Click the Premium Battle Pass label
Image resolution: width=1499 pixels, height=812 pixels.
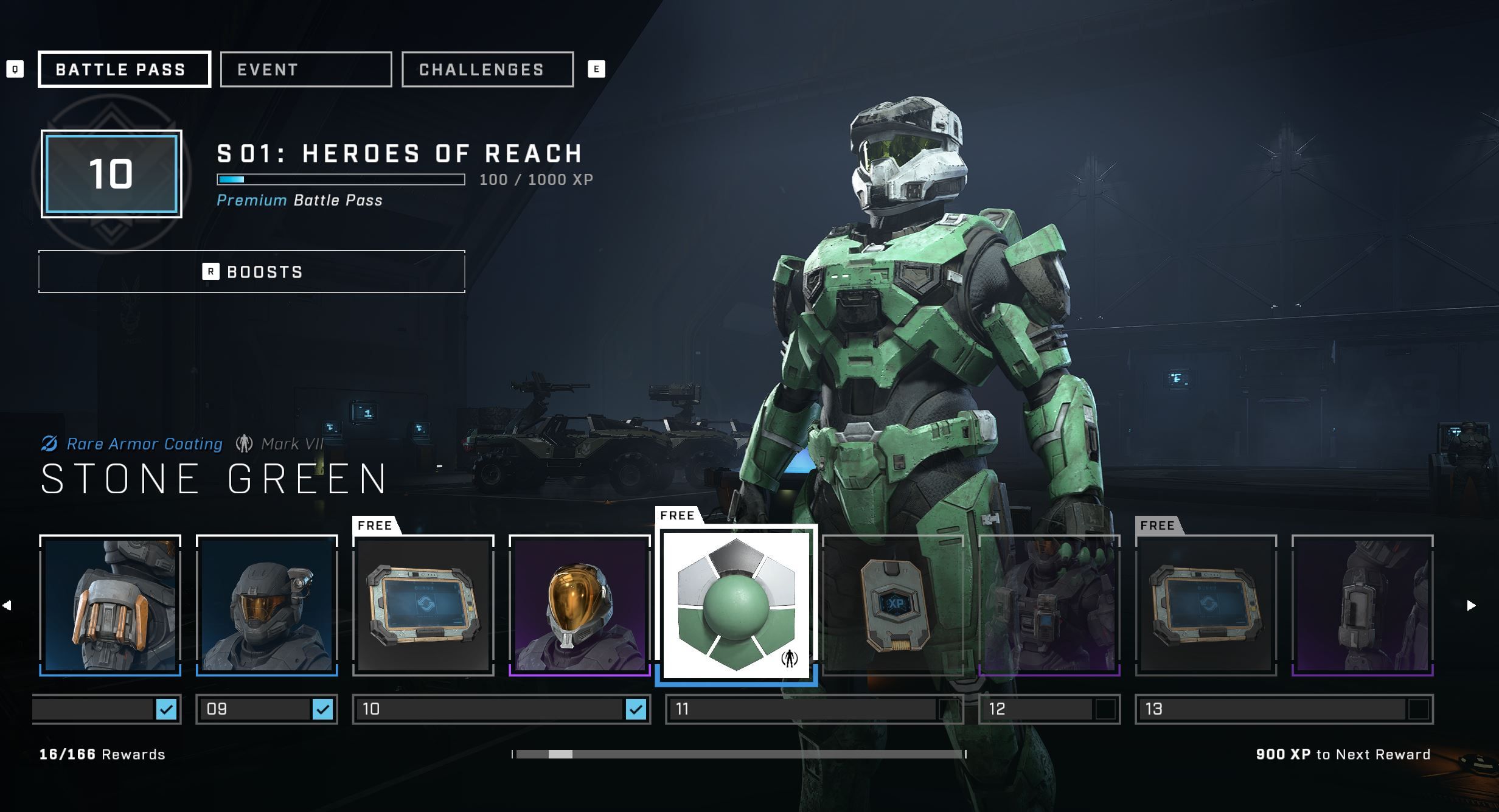point(299,200)
